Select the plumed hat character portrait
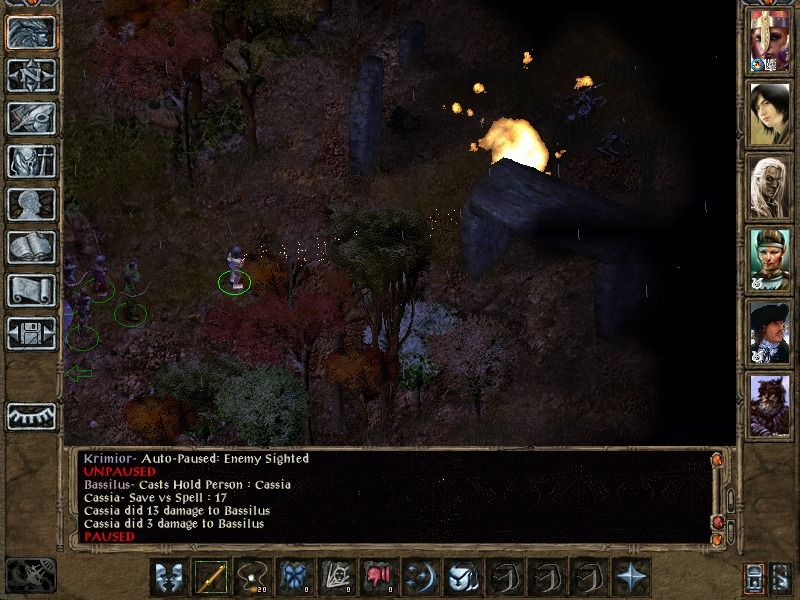The width and height of the screenshot is (800, 600). click(770, 333)
